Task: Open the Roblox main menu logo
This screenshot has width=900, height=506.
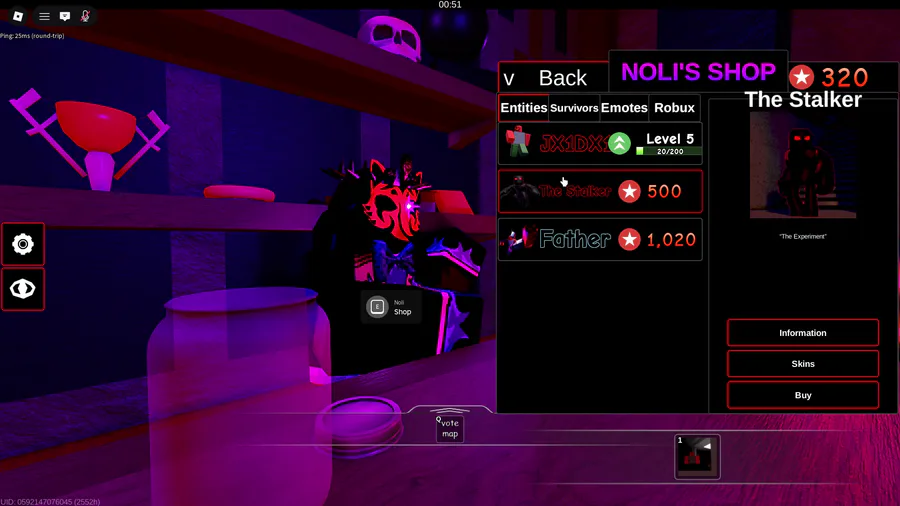Action: coord(18,16)
